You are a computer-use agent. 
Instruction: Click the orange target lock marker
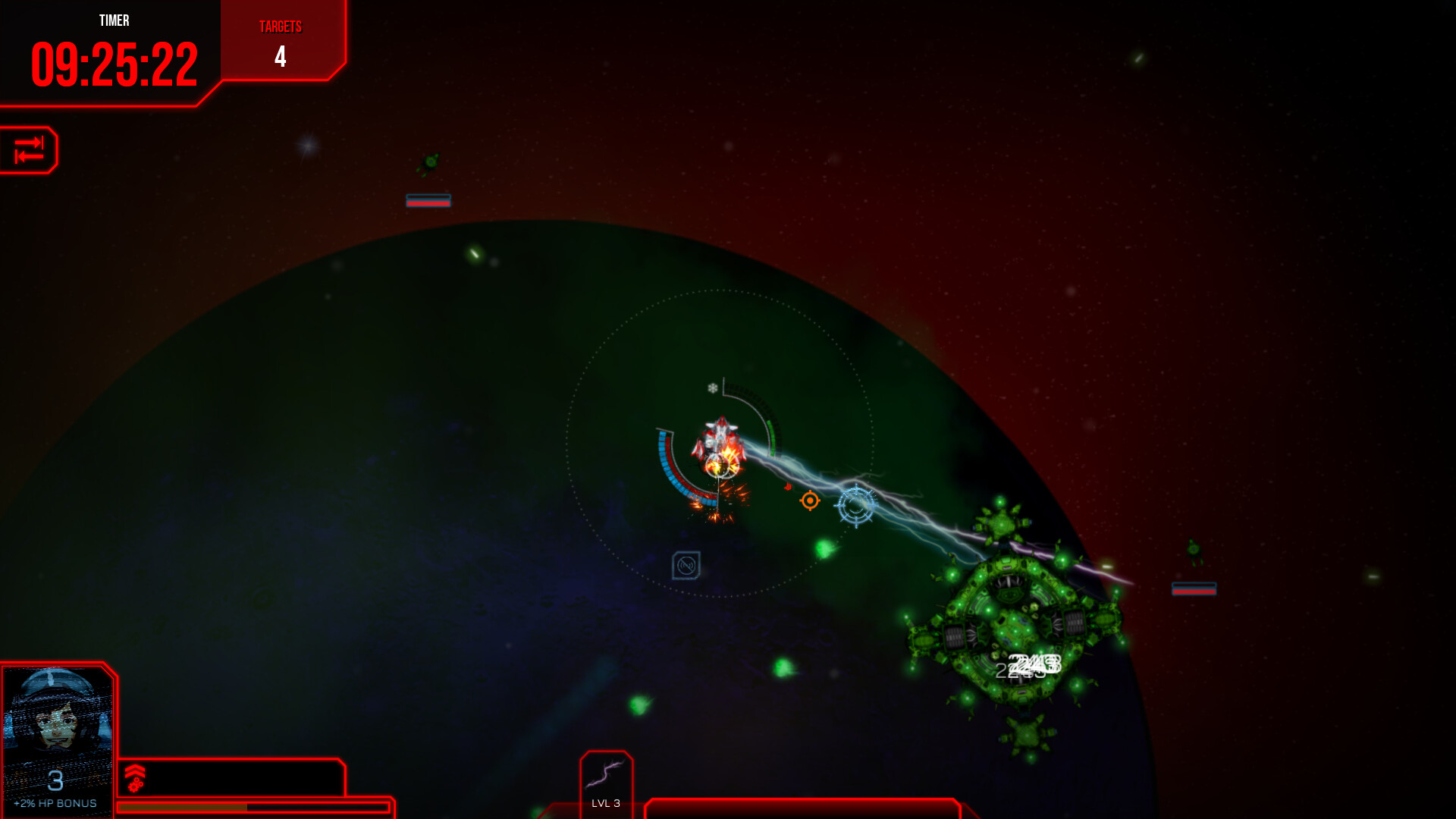click(809, 500)
